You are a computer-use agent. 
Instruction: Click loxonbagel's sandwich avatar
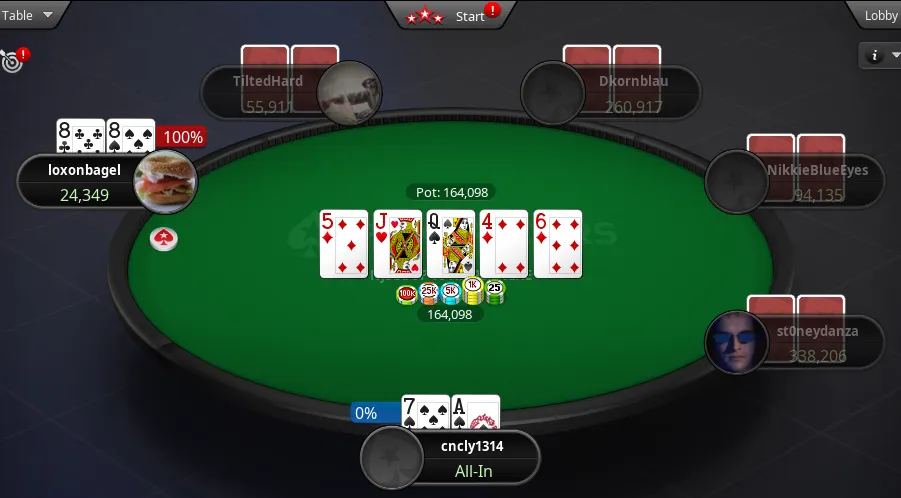pos(165,181)
